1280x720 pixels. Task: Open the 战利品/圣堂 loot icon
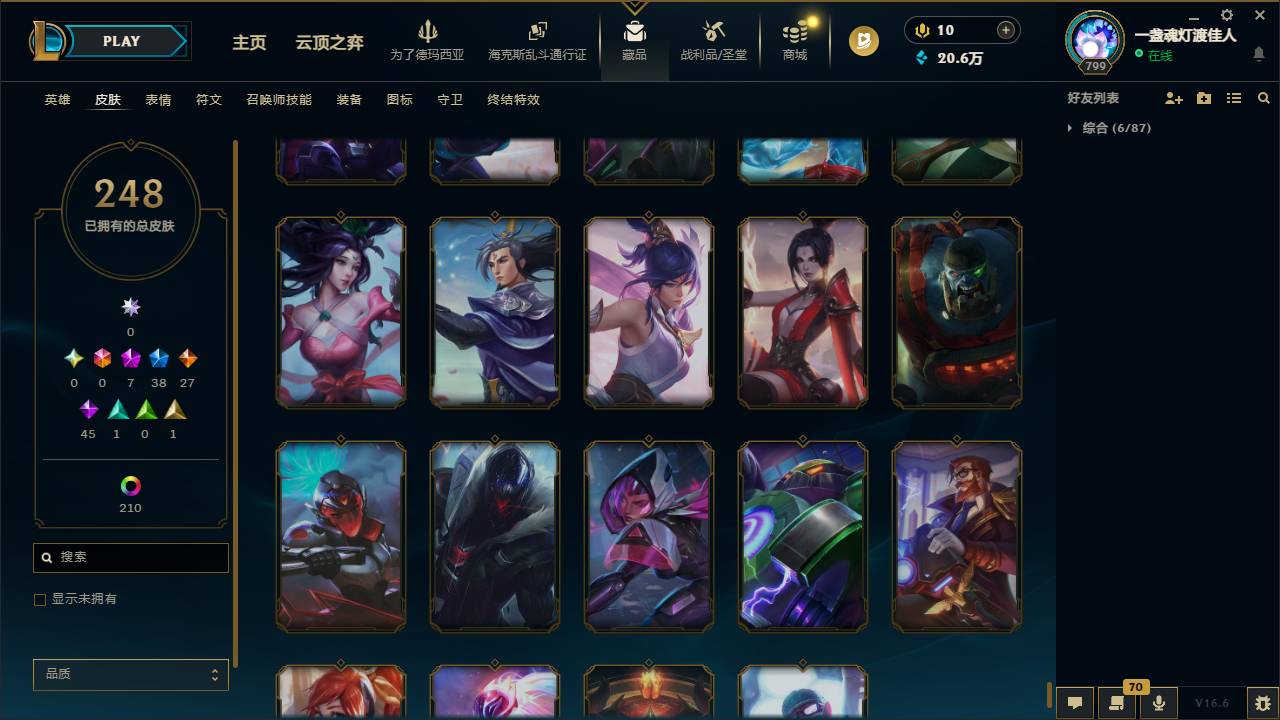[713, 42]
